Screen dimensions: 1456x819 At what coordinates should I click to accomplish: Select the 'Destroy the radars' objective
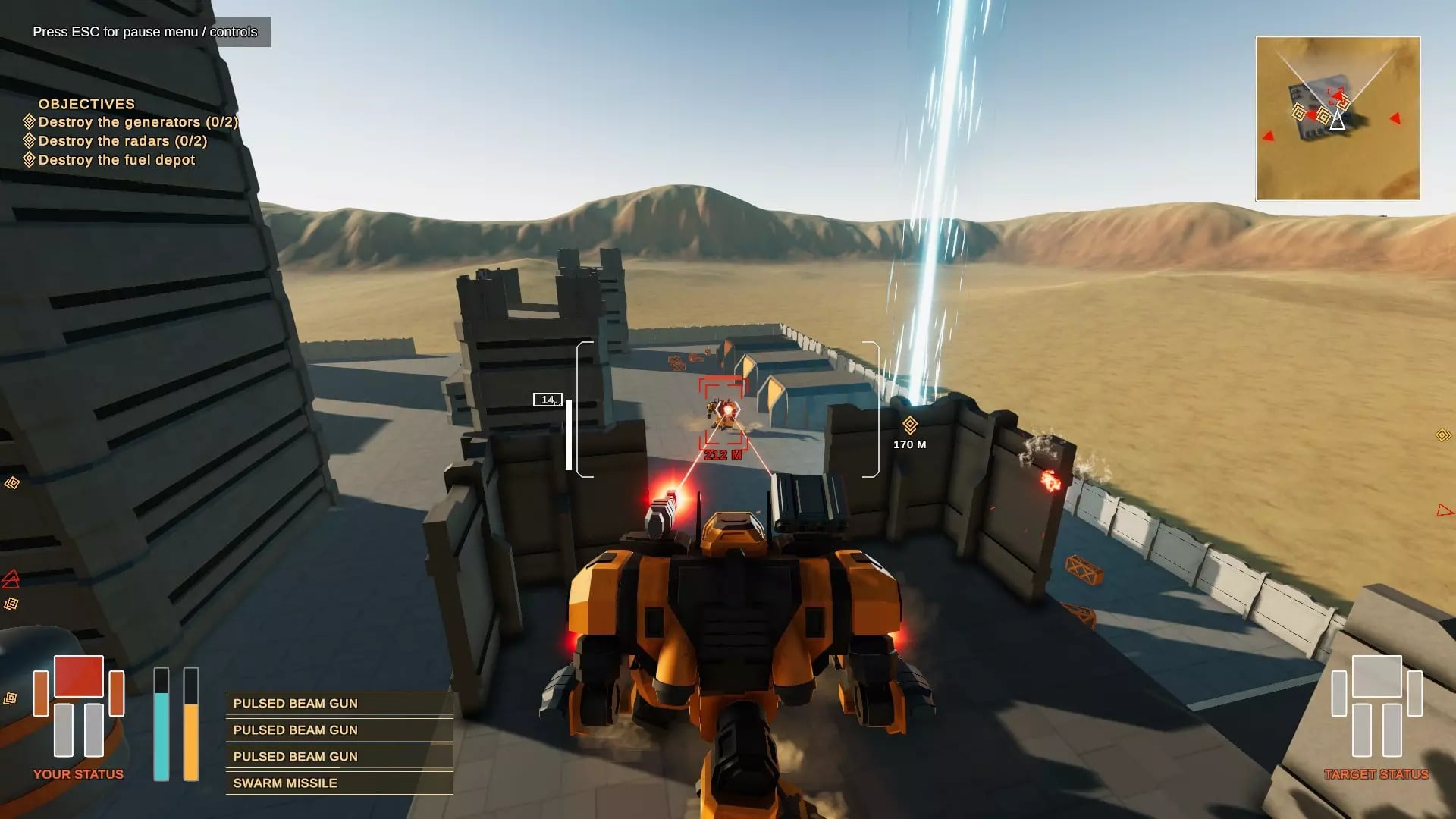[x=122, y=141]
